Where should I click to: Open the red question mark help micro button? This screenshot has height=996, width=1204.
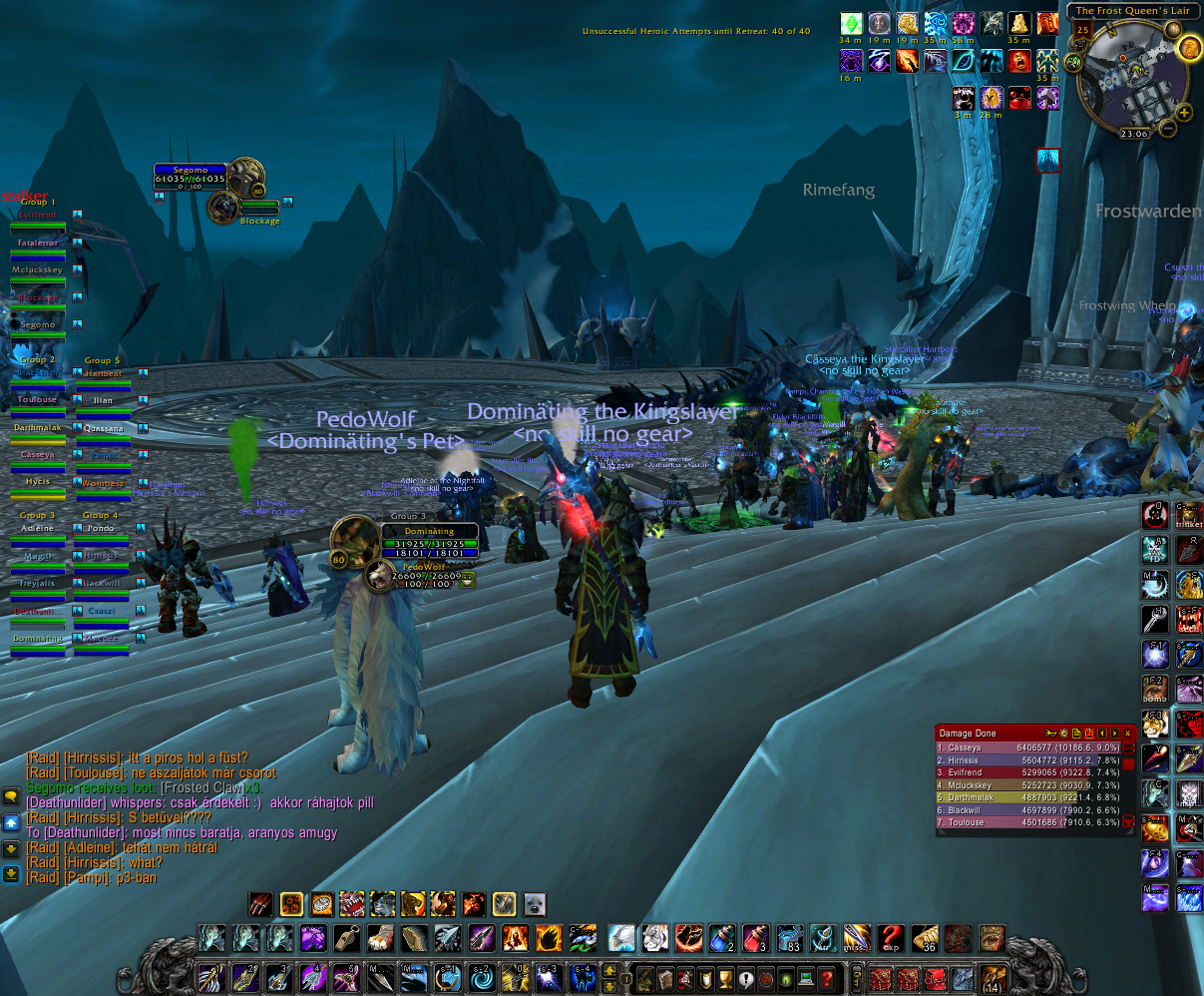point(826,979)
